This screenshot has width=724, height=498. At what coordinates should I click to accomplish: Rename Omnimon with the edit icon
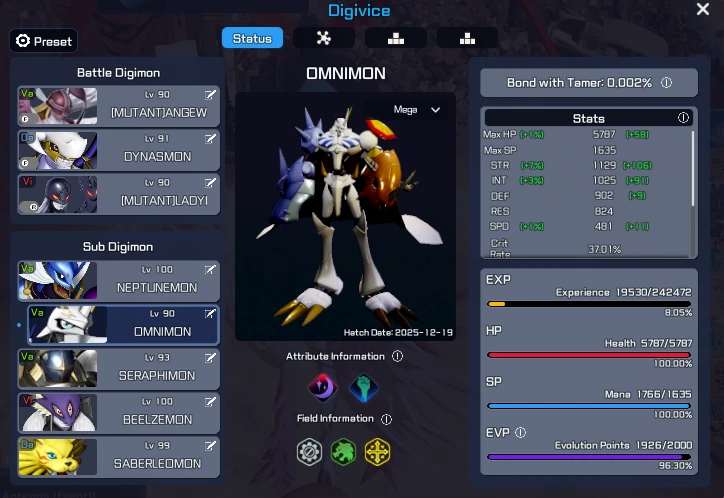click(210, 314)
